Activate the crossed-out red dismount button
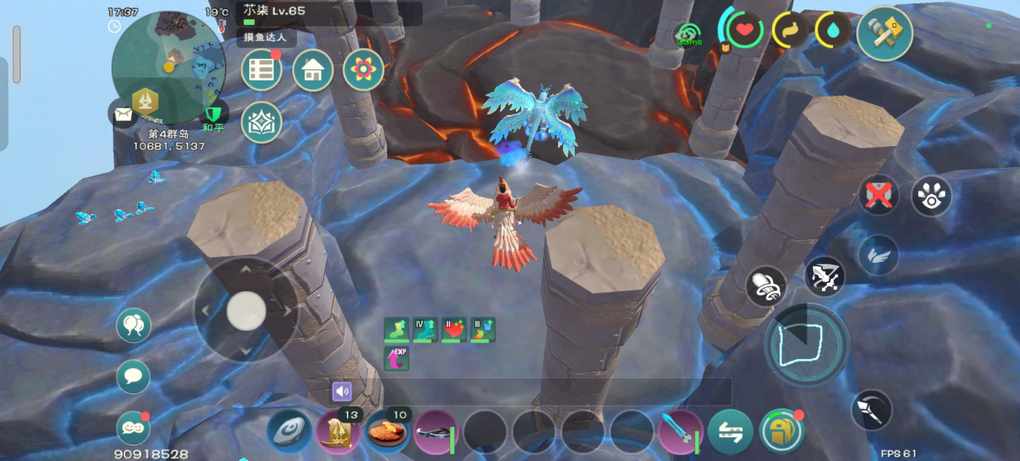The image size is (1020, 461). pos(879,194)
